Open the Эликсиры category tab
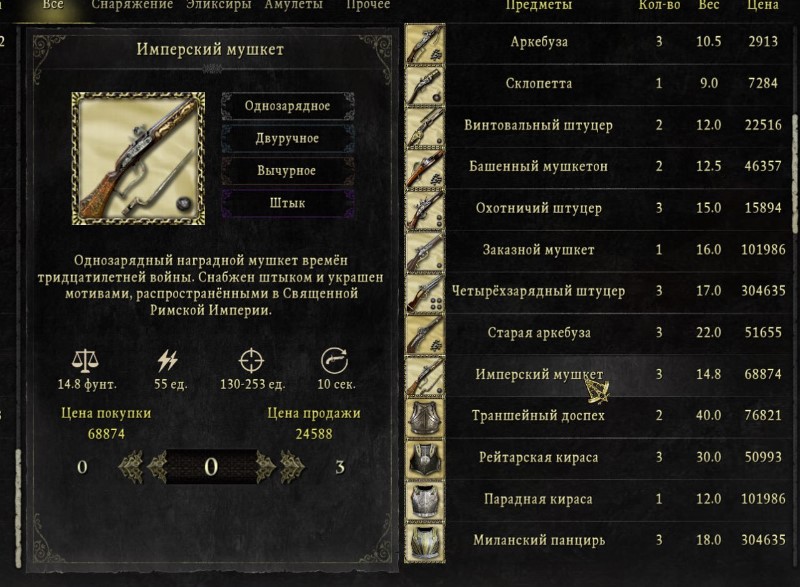This screenshot has height=587, width=800. click(x=219, y=6)
